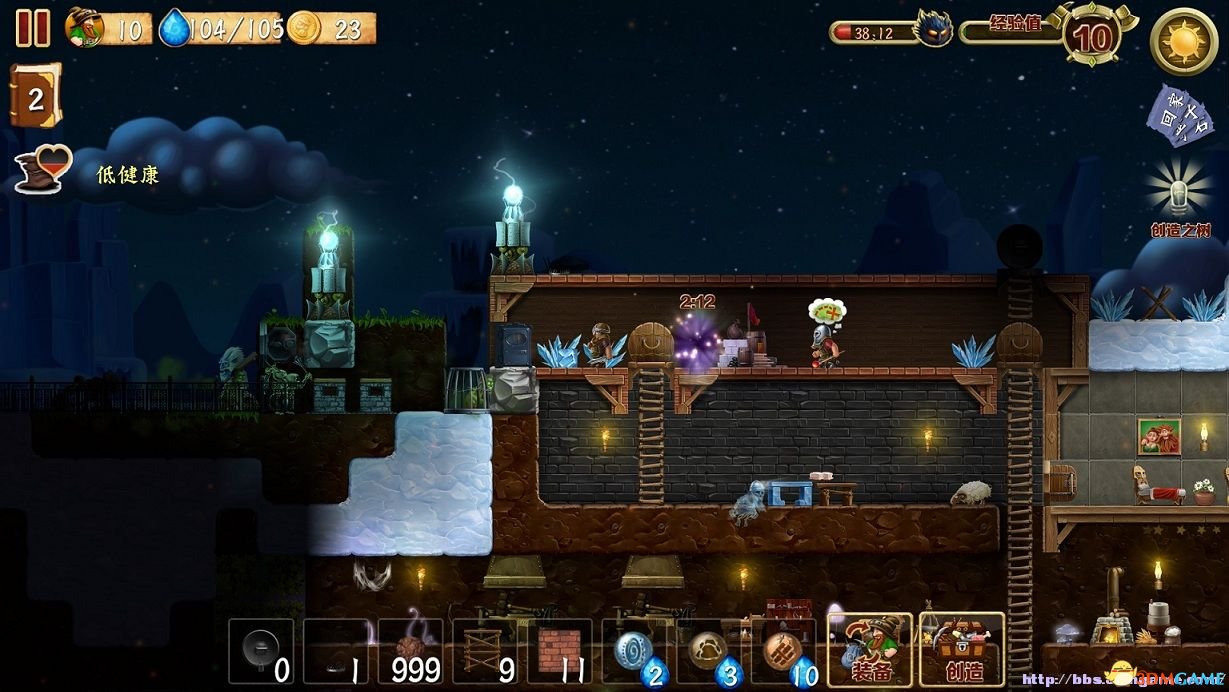Open the 创造 crafting chest menu
The image size is (1229, 692).
pos(961,650)
